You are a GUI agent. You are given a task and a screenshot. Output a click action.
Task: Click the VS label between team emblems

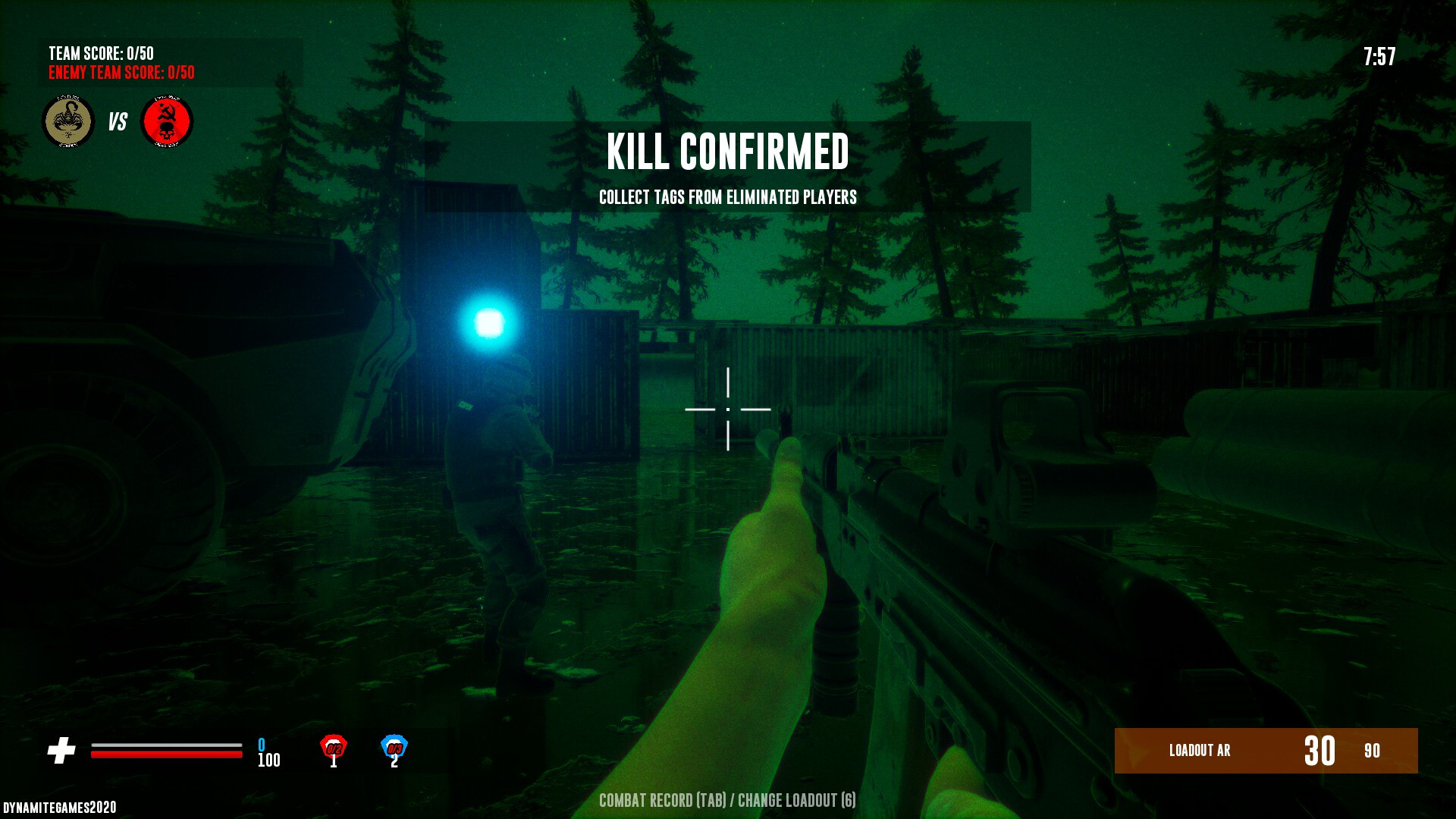pos(117,120)
